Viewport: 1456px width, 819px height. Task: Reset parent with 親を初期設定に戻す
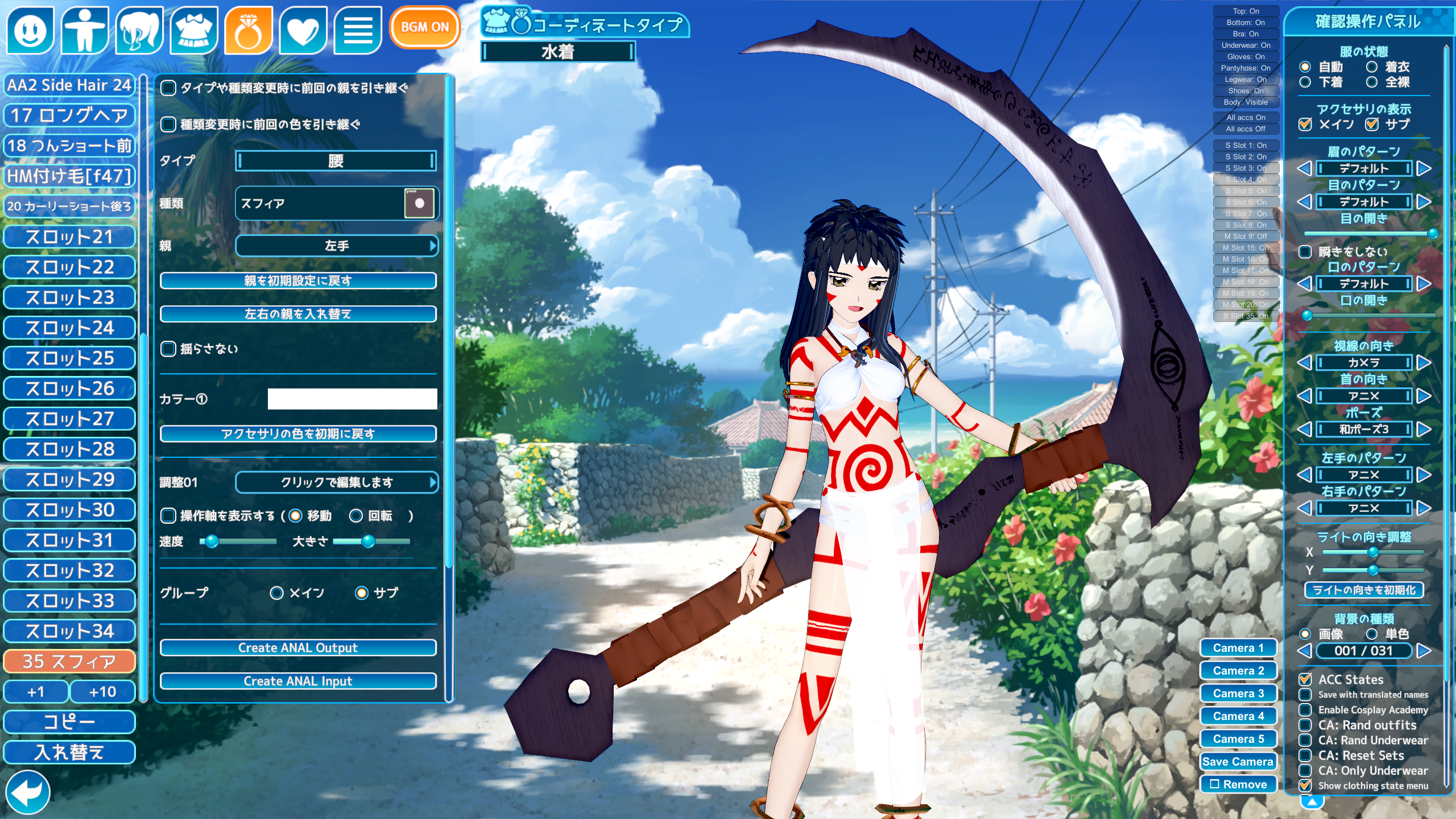coord(298,281)
